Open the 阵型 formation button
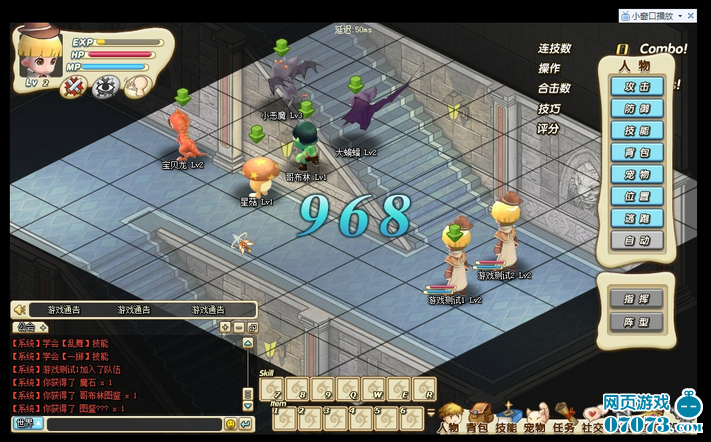The image size is (711, 442). click(636, 322)
